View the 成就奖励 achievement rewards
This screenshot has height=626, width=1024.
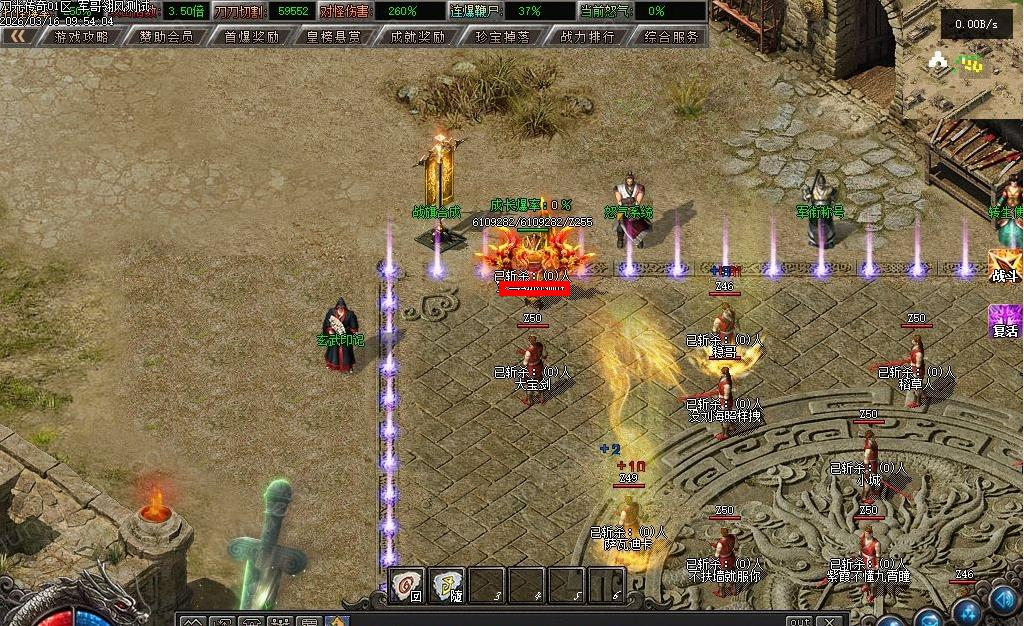pyautogui.click(x=417, y=37)
